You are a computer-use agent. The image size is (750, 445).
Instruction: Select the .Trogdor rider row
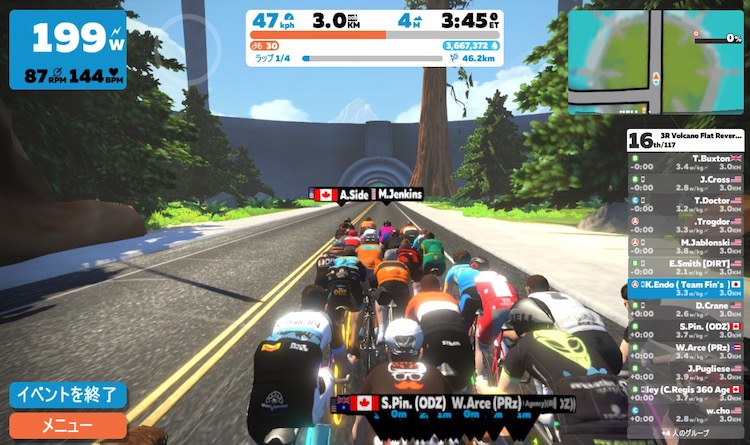click(687, 226)
